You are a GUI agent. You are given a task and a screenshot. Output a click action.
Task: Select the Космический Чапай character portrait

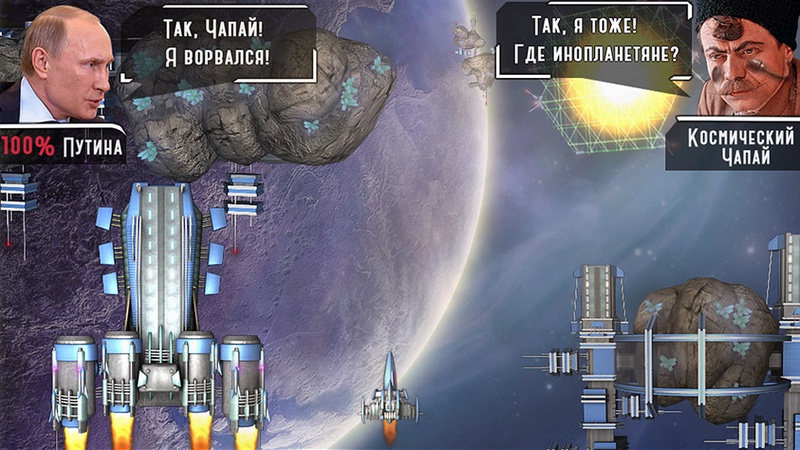coord(743,58)
